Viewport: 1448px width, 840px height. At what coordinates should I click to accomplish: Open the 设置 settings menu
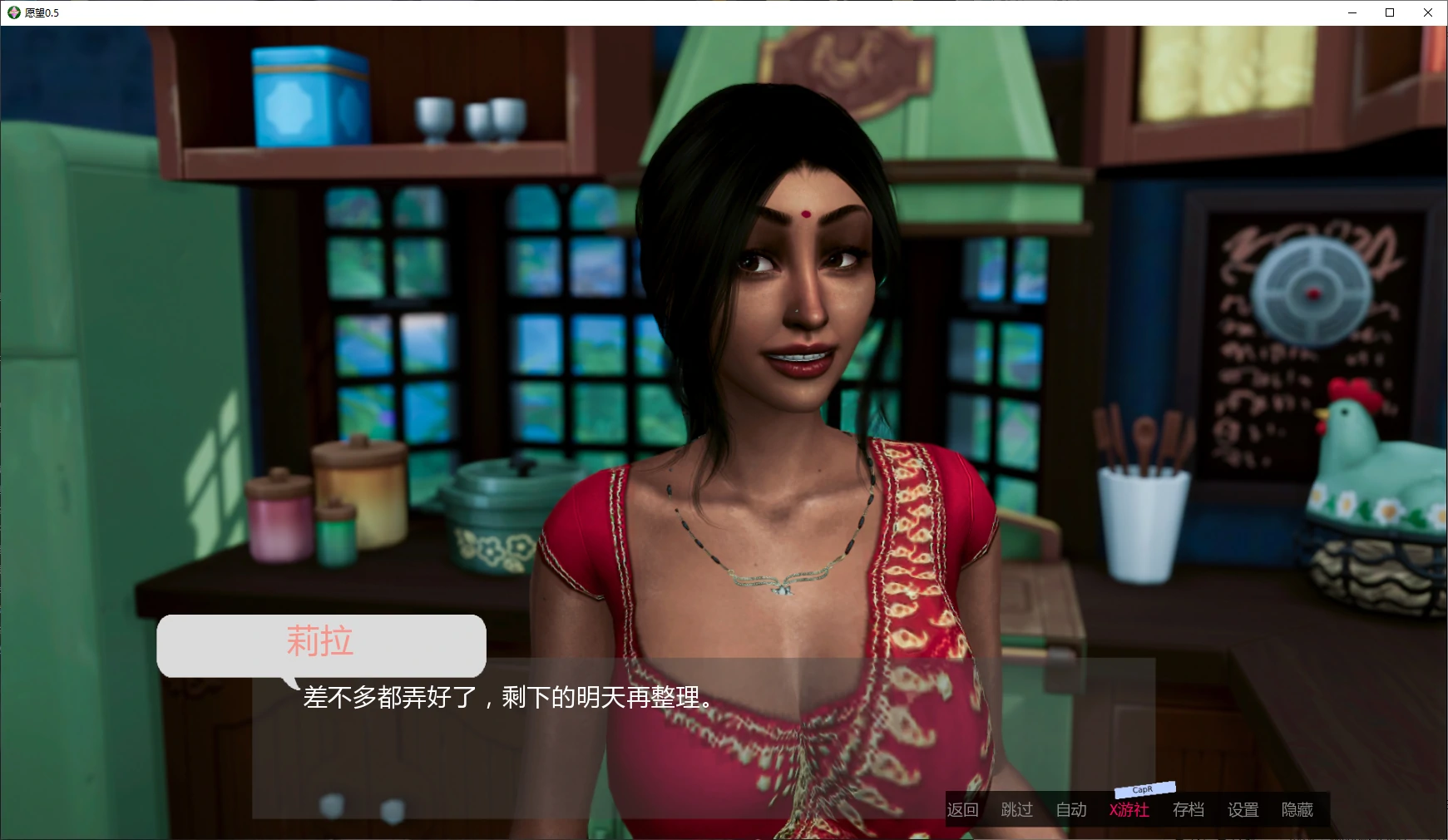(x=1243, y=810)
